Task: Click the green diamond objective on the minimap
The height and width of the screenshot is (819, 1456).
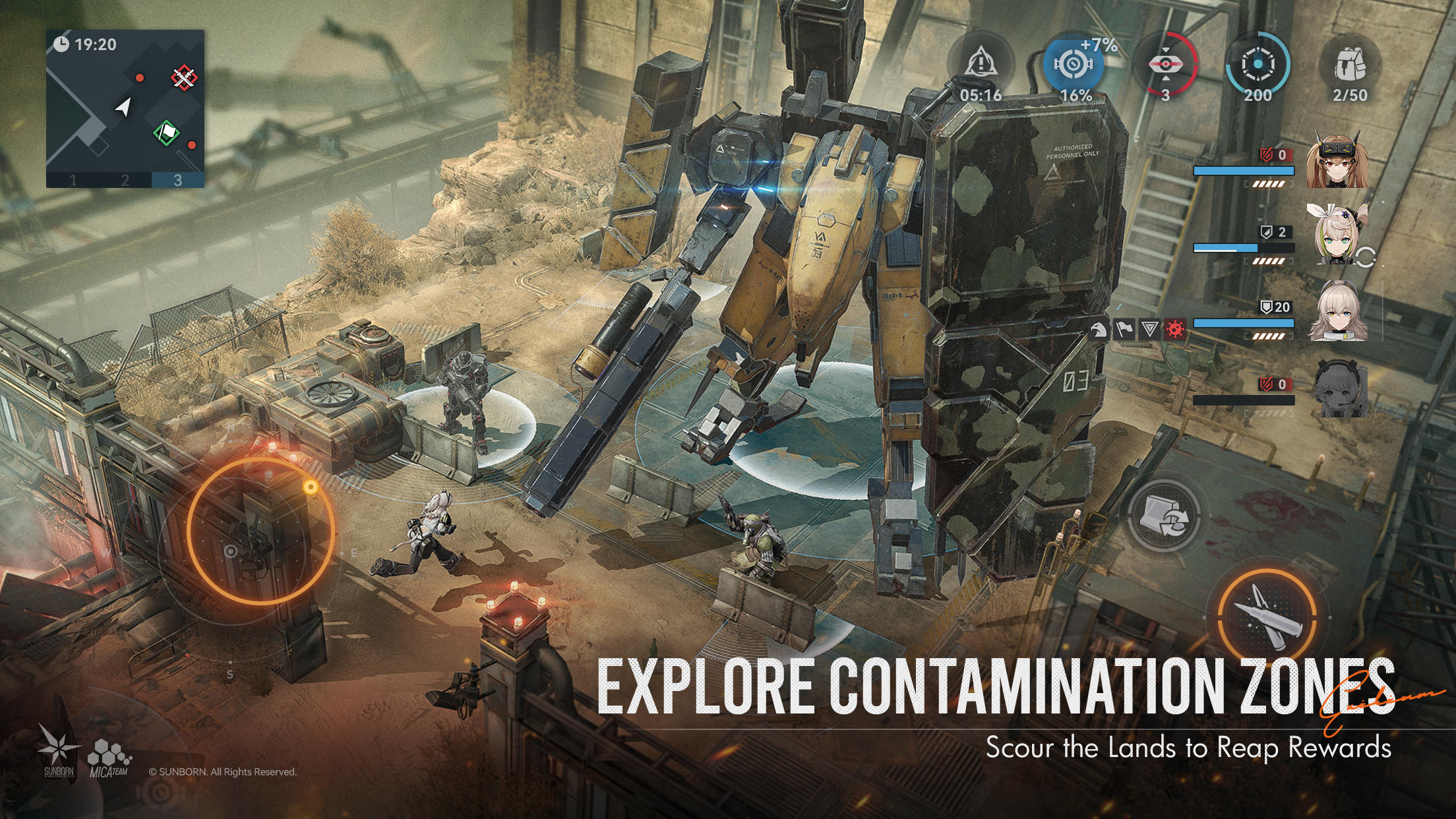Action: click(165, 131)
